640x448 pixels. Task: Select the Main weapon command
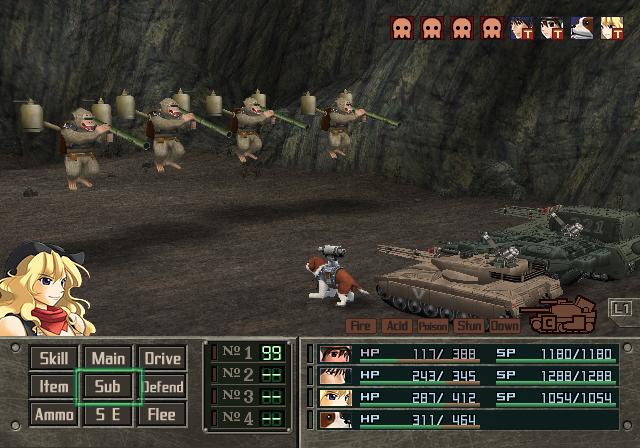coord(108,358)
